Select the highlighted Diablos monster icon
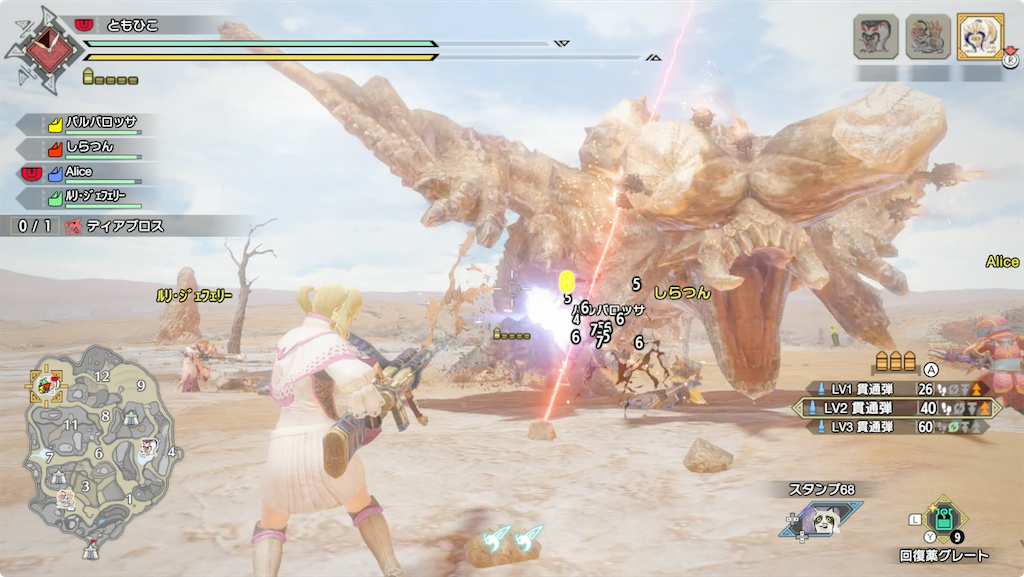 (980, 36)
